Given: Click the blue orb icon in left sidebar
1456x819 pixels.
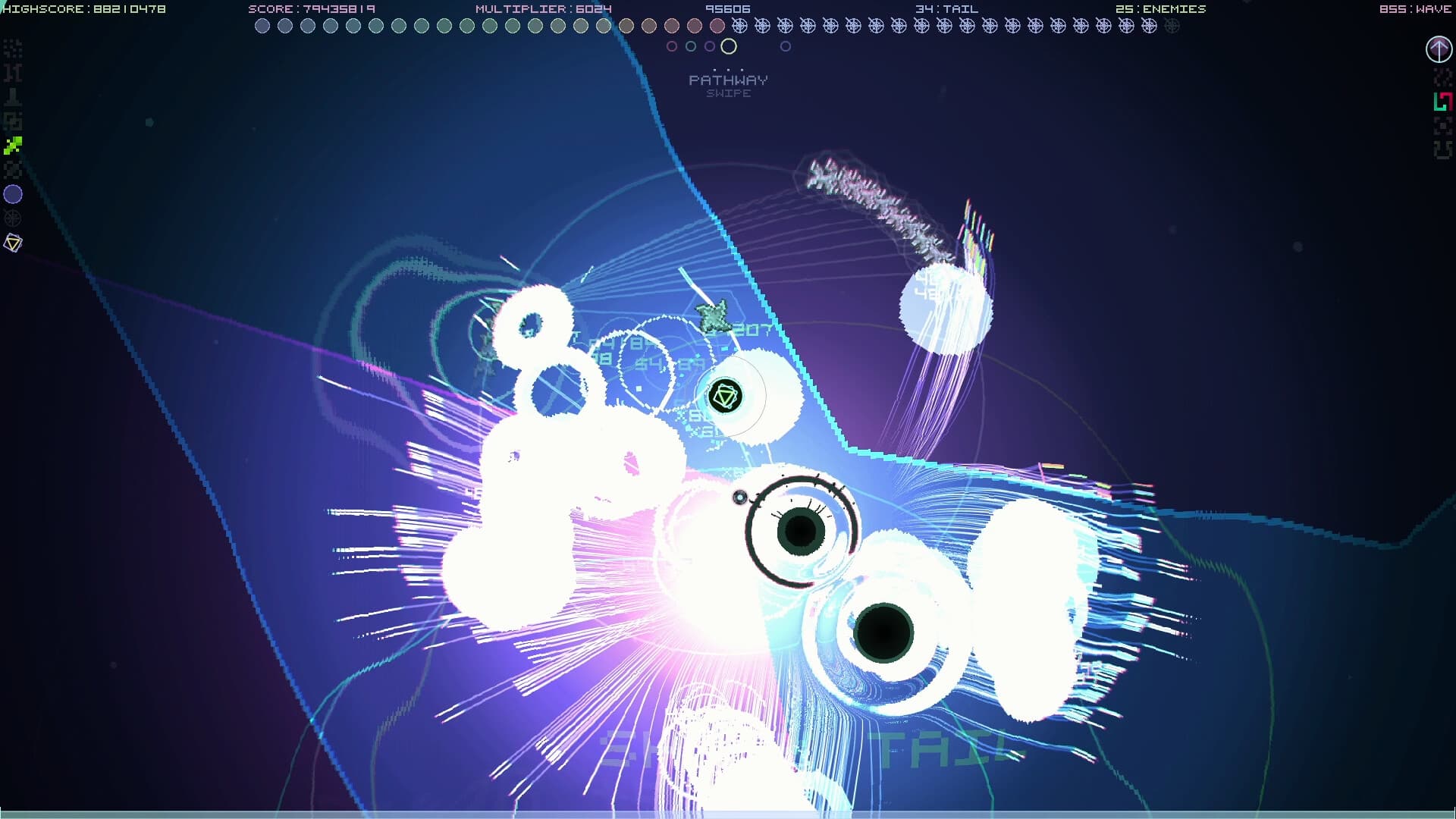Looking at the screenshot, I should pos(12,194).
